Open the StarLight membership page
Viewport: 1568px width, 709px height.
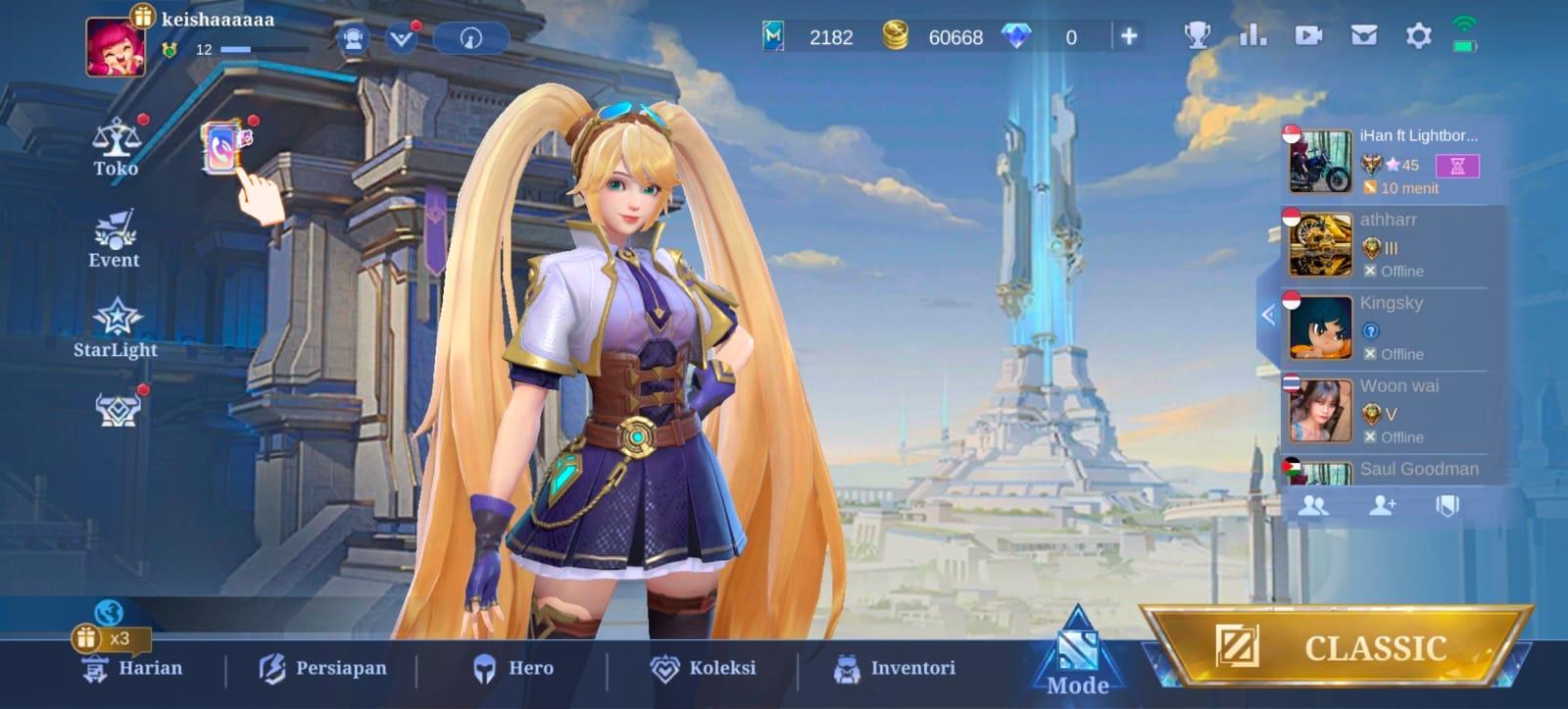(x=116, y=329)
